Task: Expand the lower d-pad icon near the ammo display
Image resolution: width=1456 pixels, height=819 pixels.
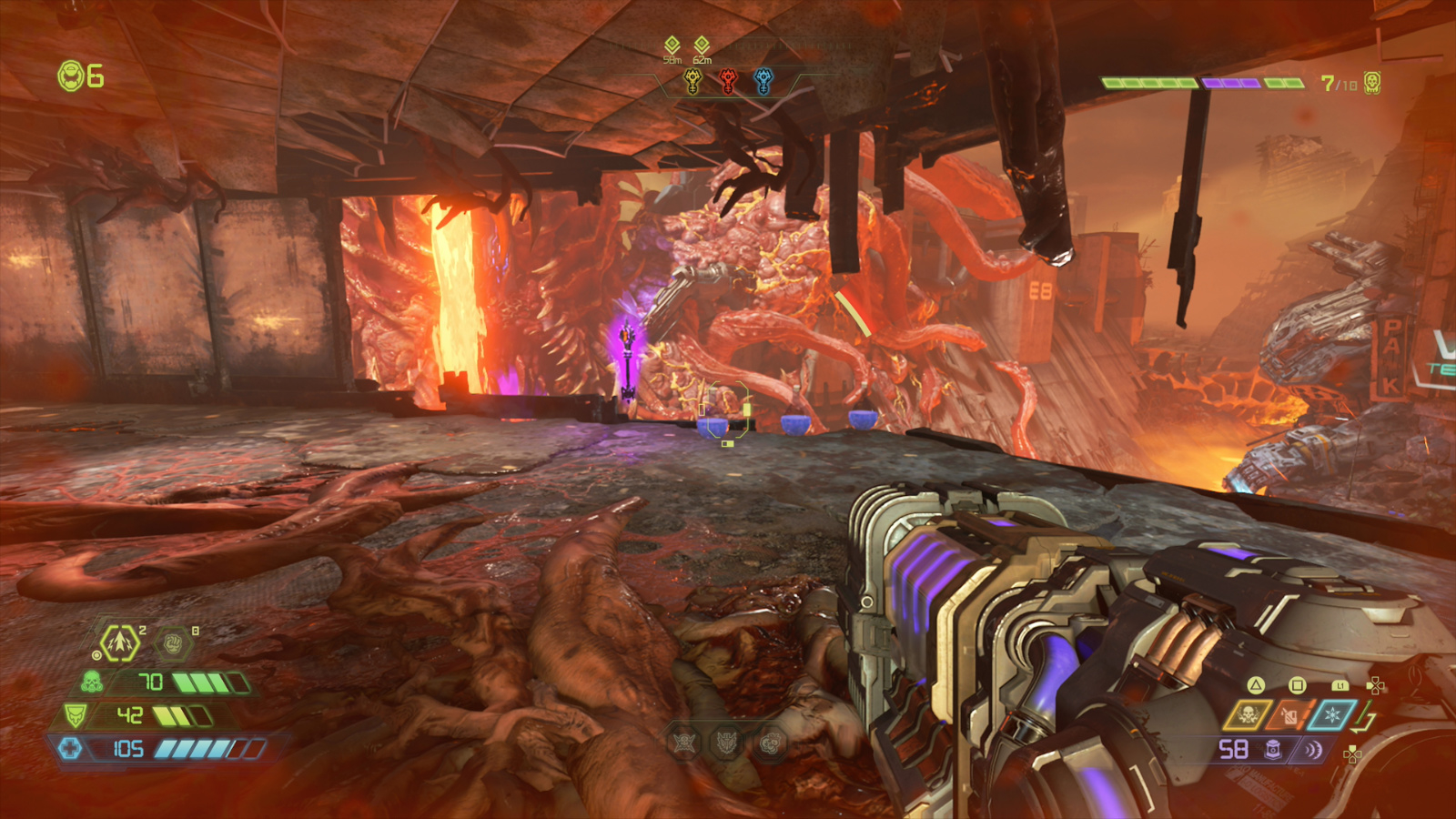Action: (x=1352, y=754)
